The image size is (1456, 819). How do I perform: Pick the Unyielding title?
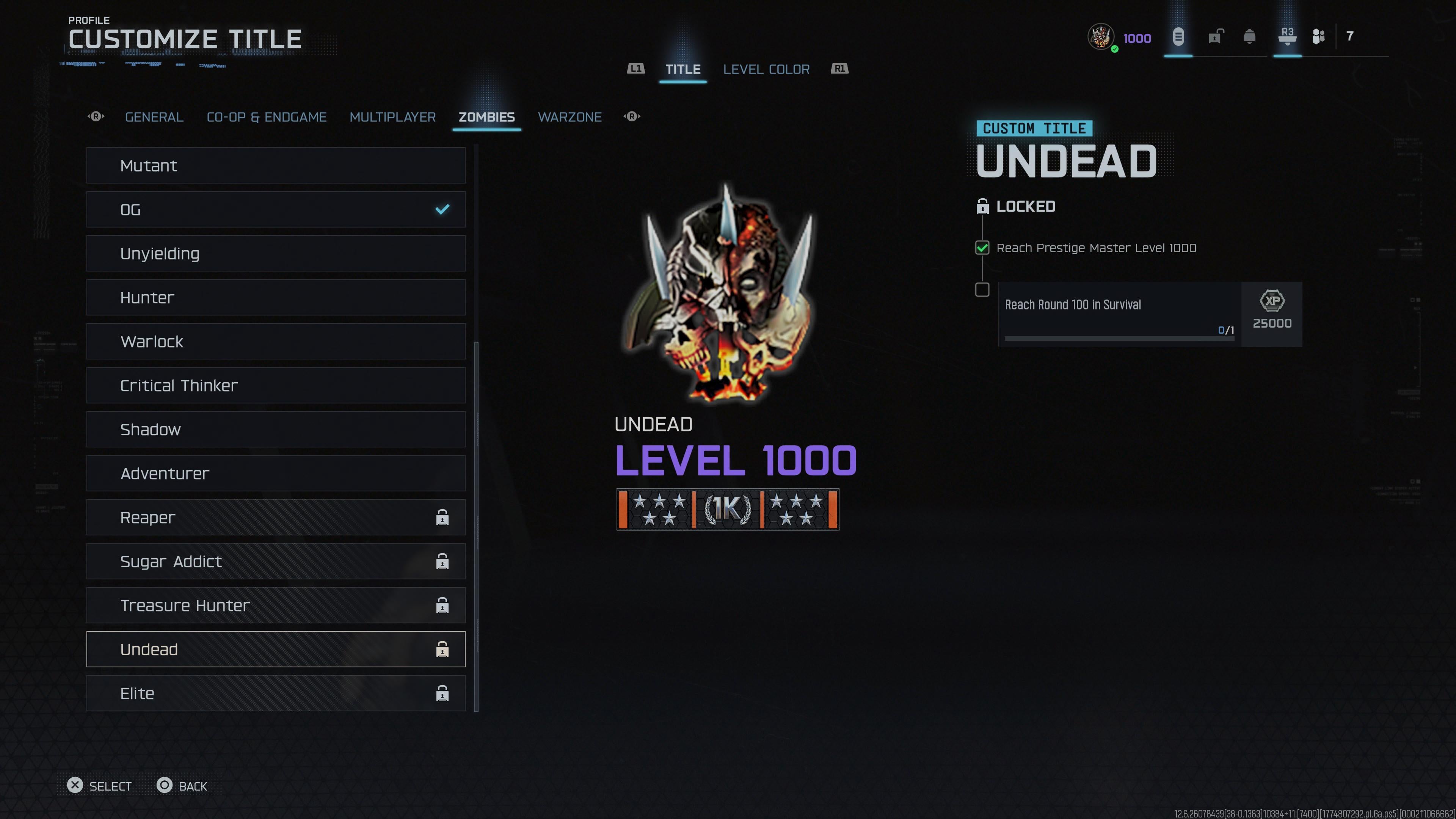coord(275,254)
